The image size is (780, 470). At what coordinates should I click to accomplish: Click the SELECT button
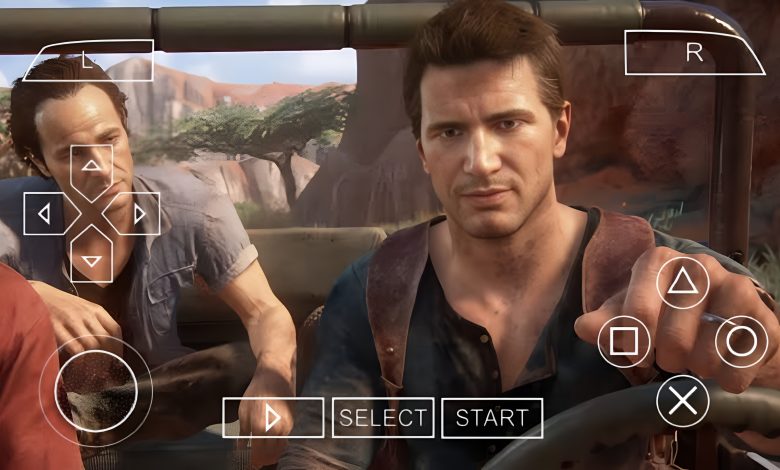[x=383, y=418]
